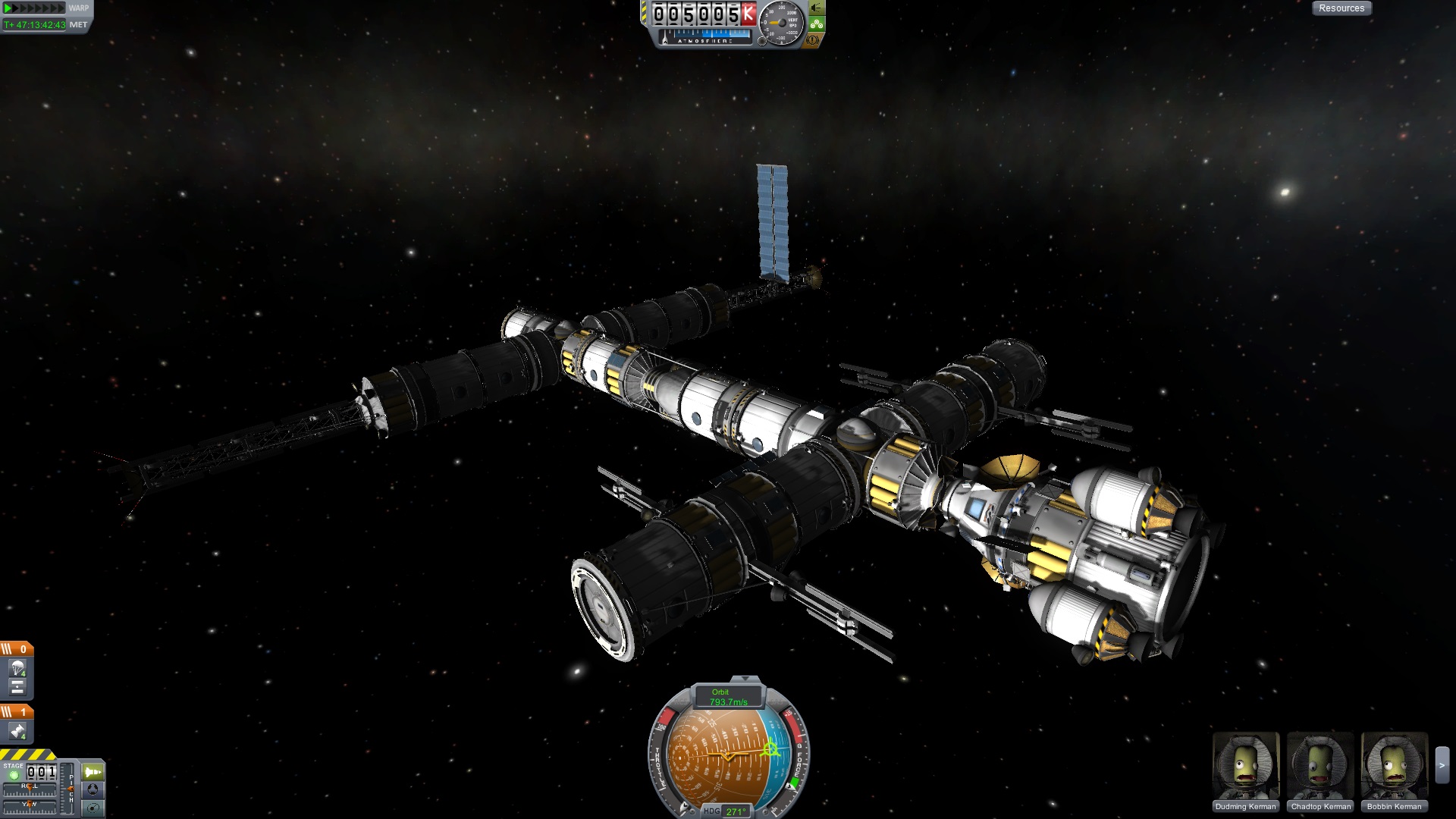Image resolution: width=1456 pixels, height=819 pixels.
Task: Click the Orbit speed readout to switch mode
Action: [728, 697]
